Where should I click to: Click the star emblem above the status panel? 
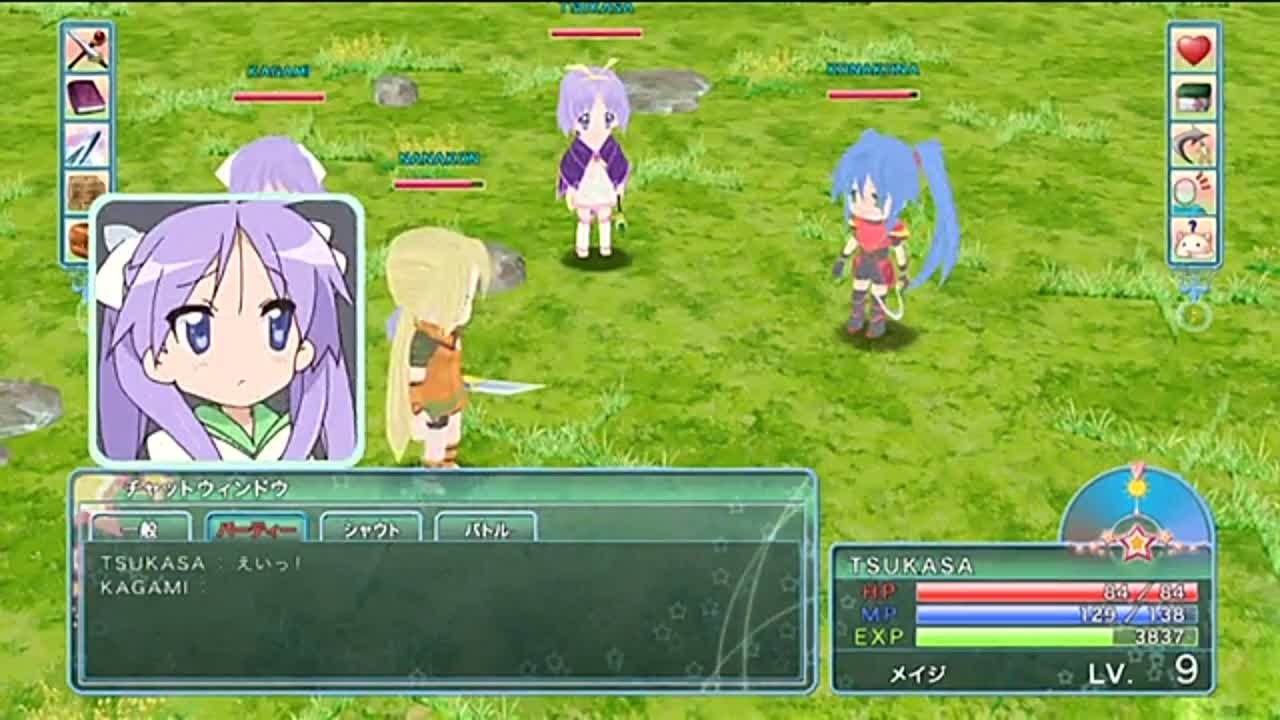[1139, 543]
